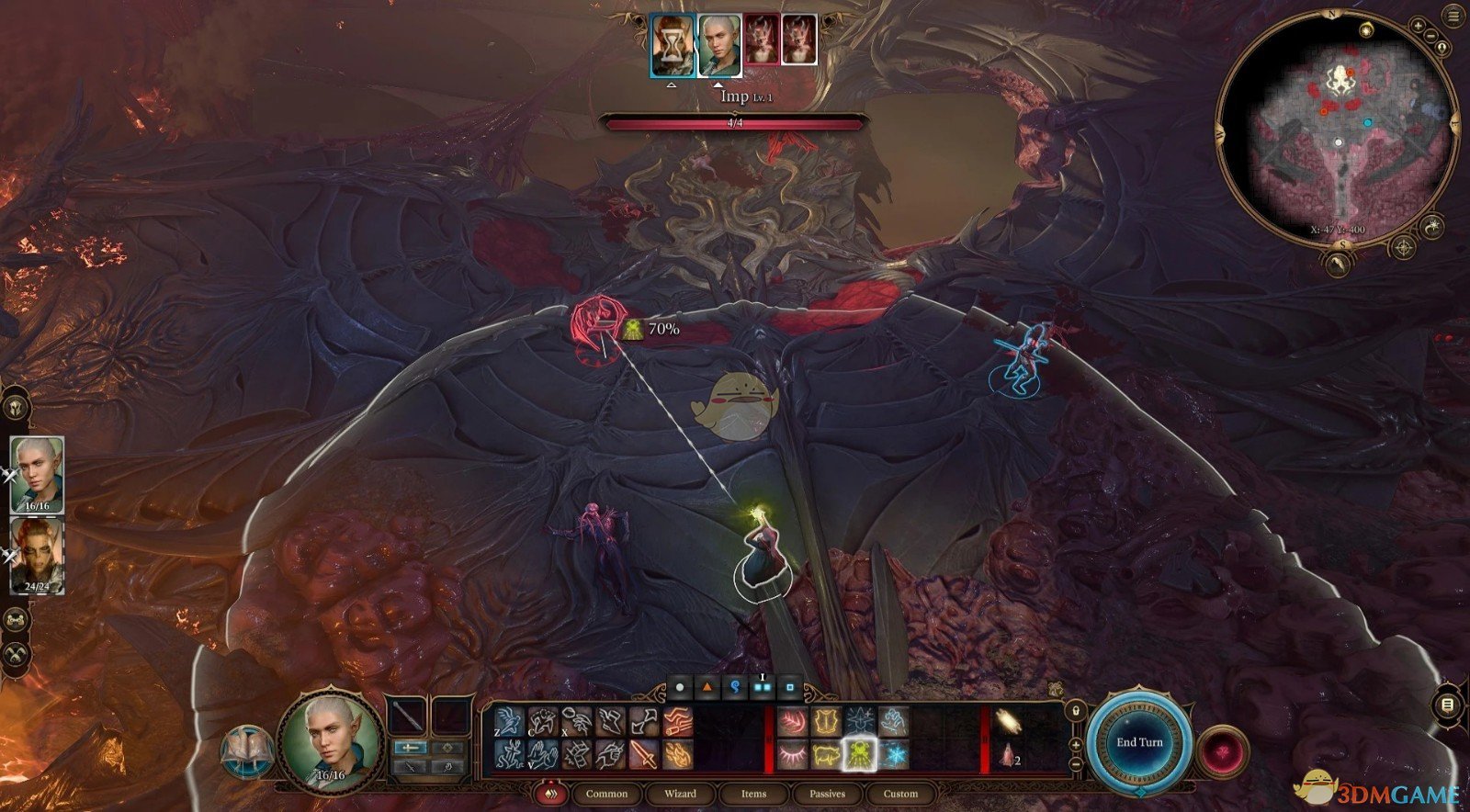
Task: Toggle the hotbar lock icon
Action: [1075, 710]
